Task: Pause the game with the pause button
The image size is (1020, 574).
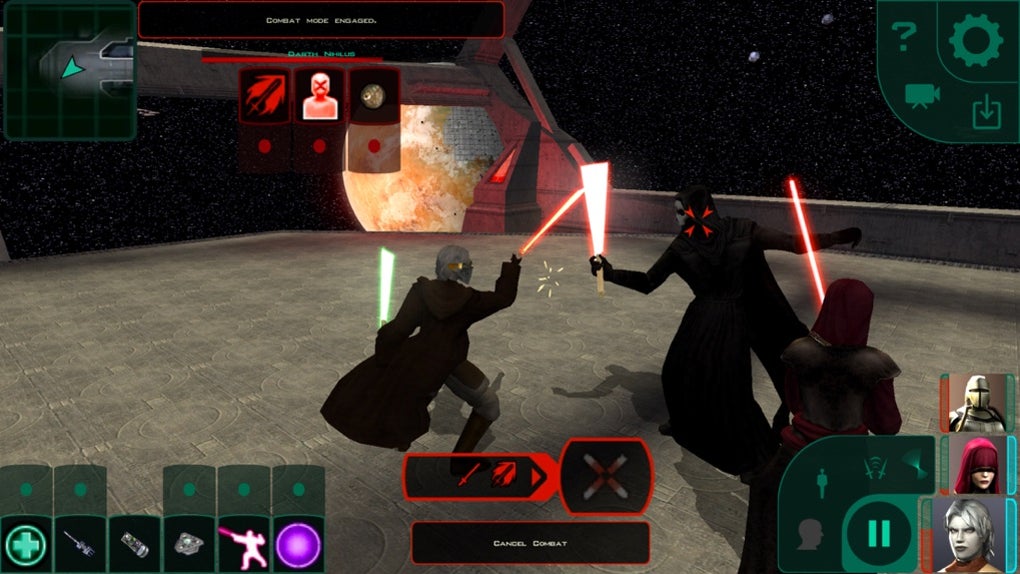Action: tap(879, 533)
